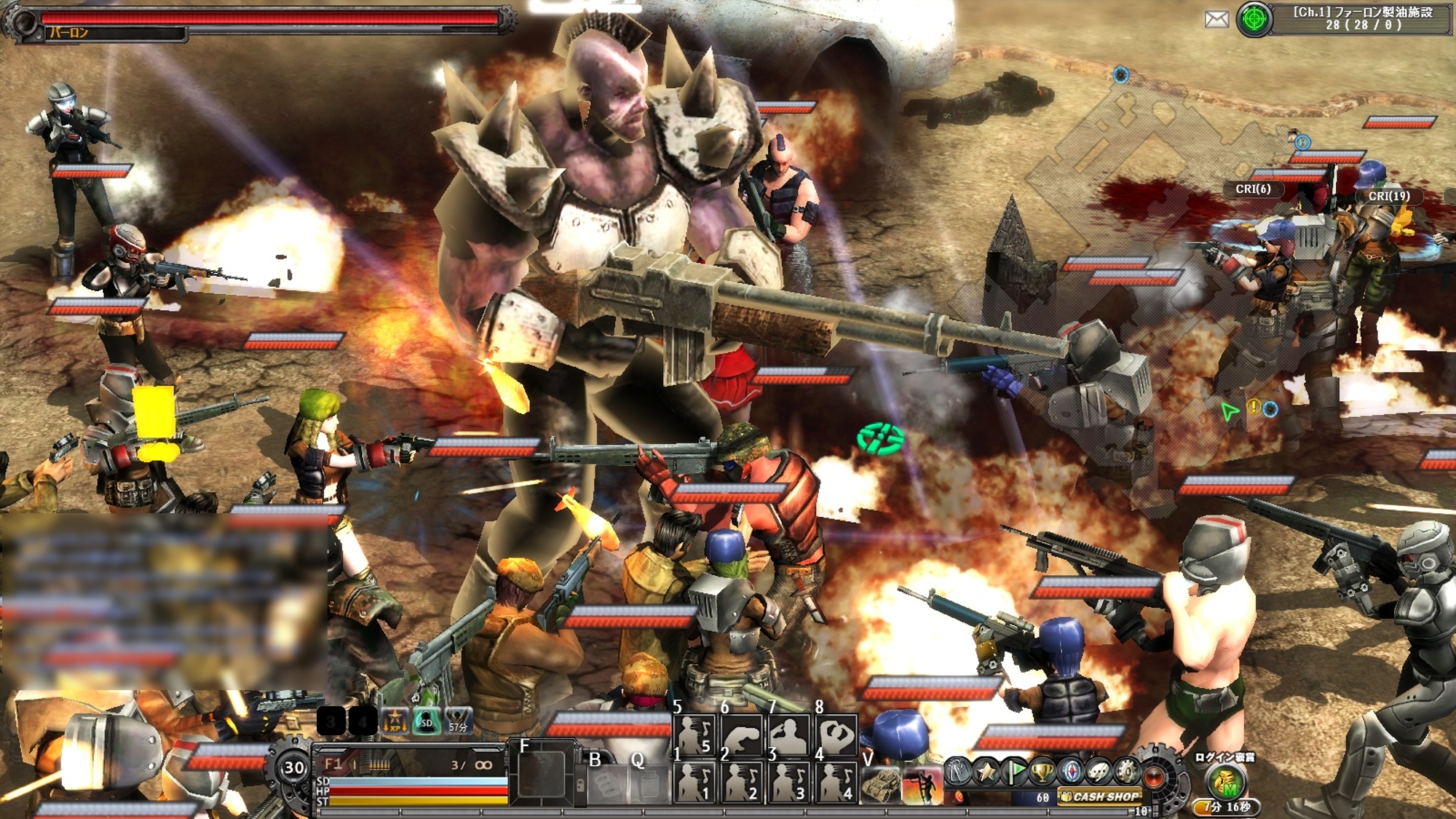Select the tank vehicle slot
Image resolution: width=1456 pixels, height=819 pixels.
click(x=881, y=785)
